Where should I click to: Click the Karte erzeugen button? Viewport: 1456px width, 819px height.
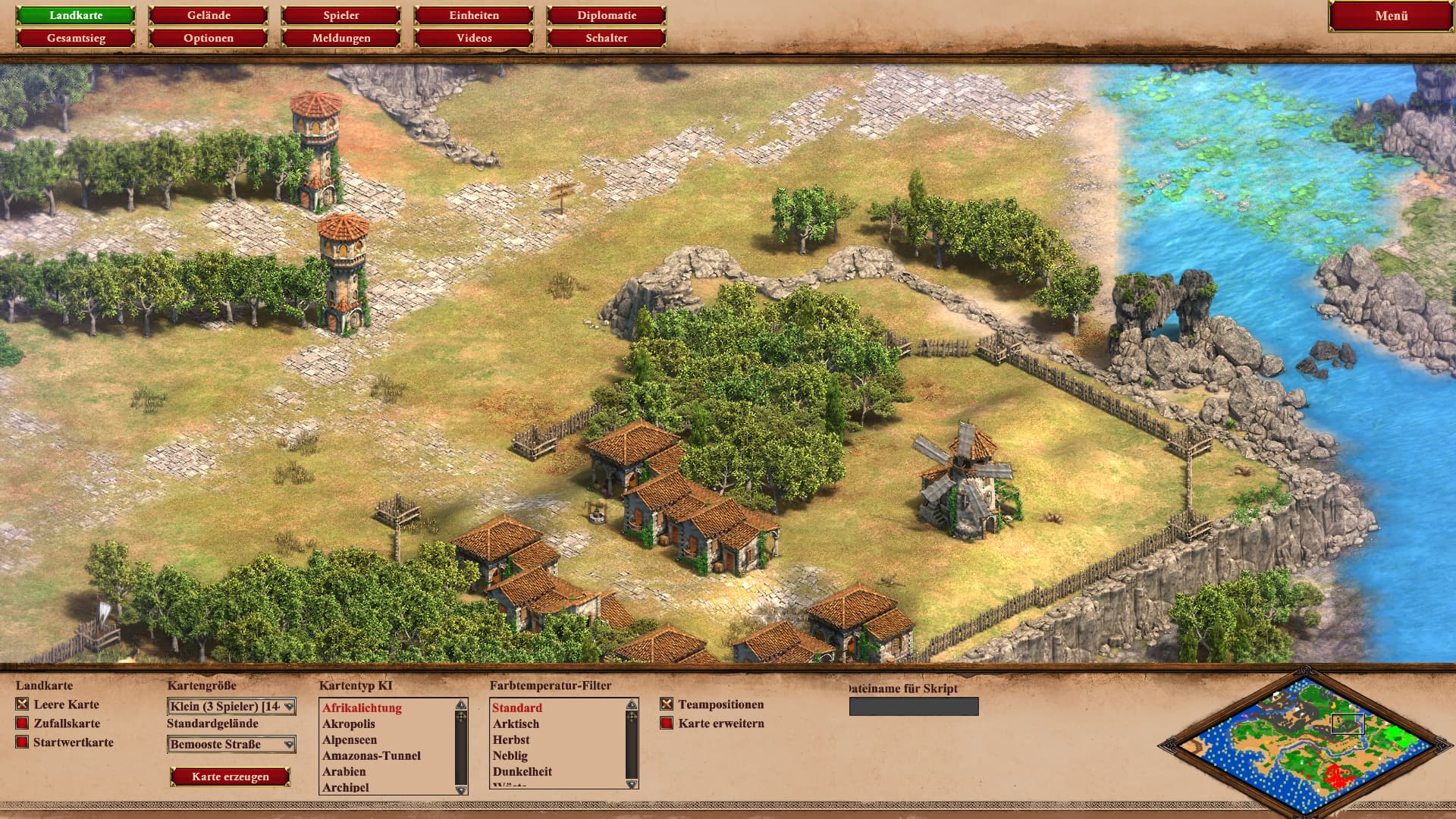[x=231, y=777]
